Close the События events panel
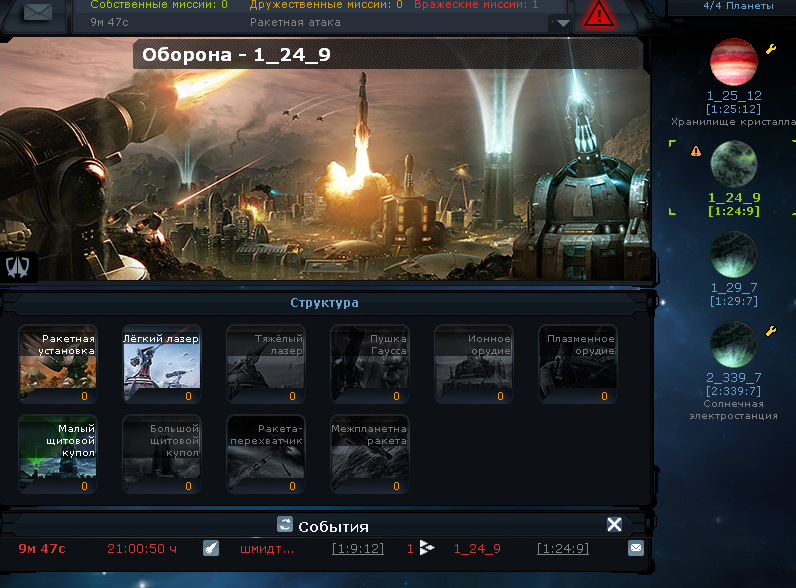This screenshot has width=796, height=588. [614, 525]
